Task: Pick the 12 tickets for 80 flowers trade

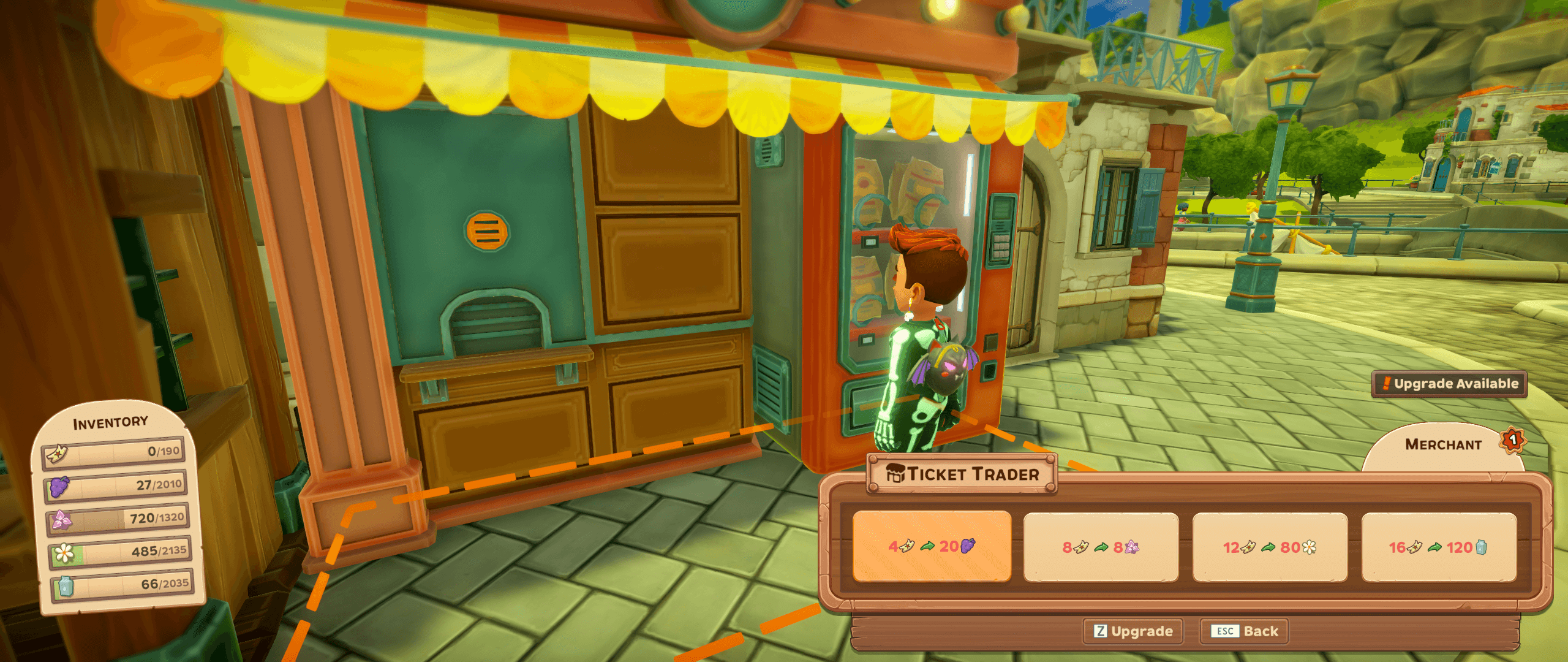Action: [1270, 547]
